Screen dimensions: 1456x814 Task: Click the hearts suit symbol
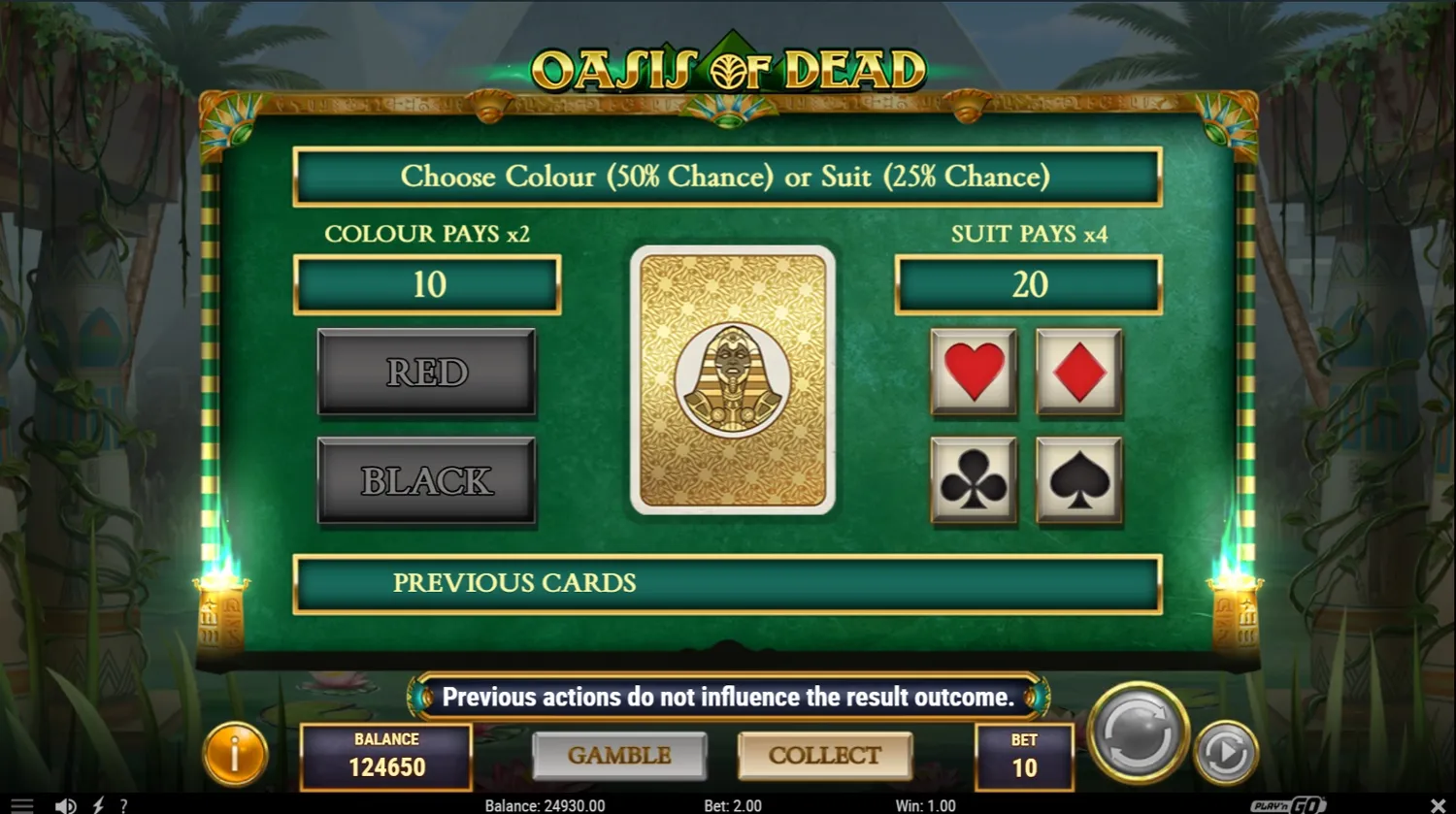click(x=974, y=374)
